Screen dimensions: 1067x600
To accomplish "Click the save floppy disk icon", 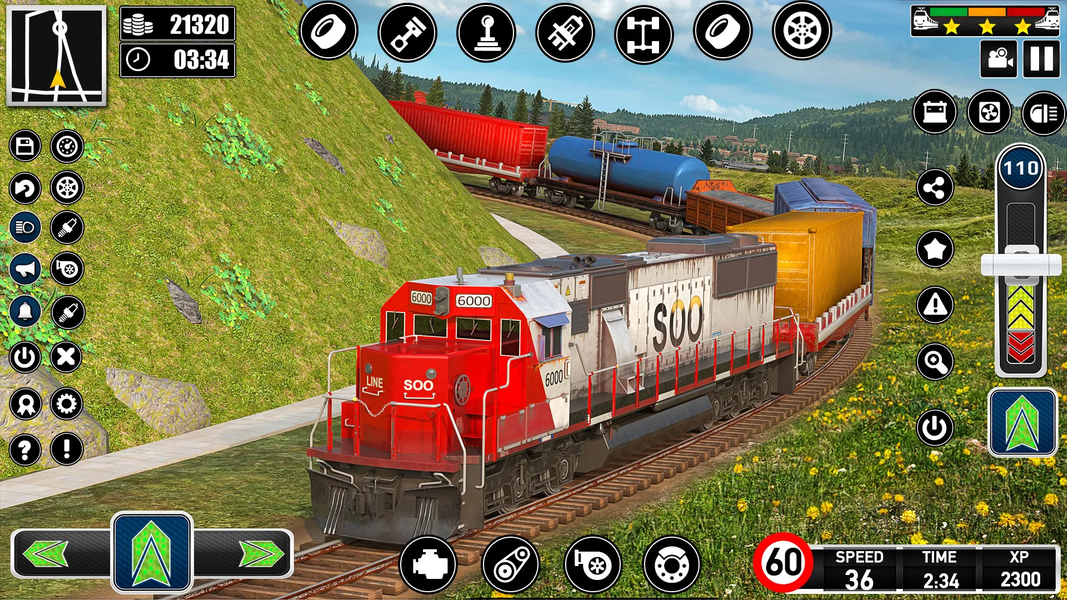I will click(x=25, y=146).
